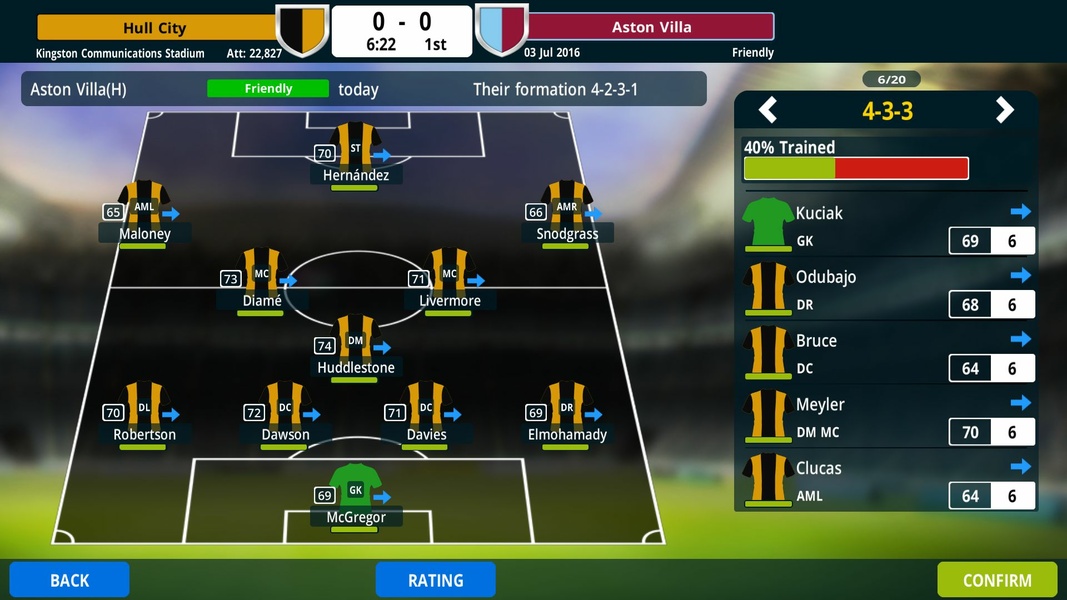The height and width of the screenshot is (600, 1067).
Task: Pick centre back Dawson
Action: click(x=285, y=408)
